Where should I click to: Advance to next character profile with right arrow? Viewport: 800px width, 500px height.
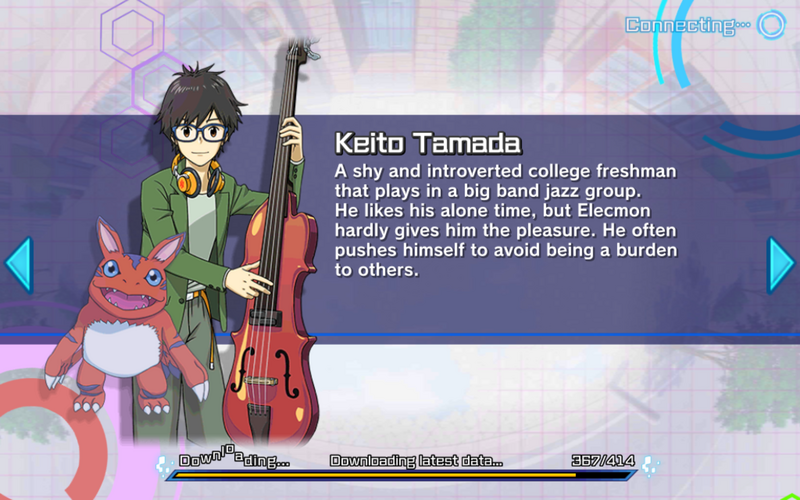pos(780,264)
